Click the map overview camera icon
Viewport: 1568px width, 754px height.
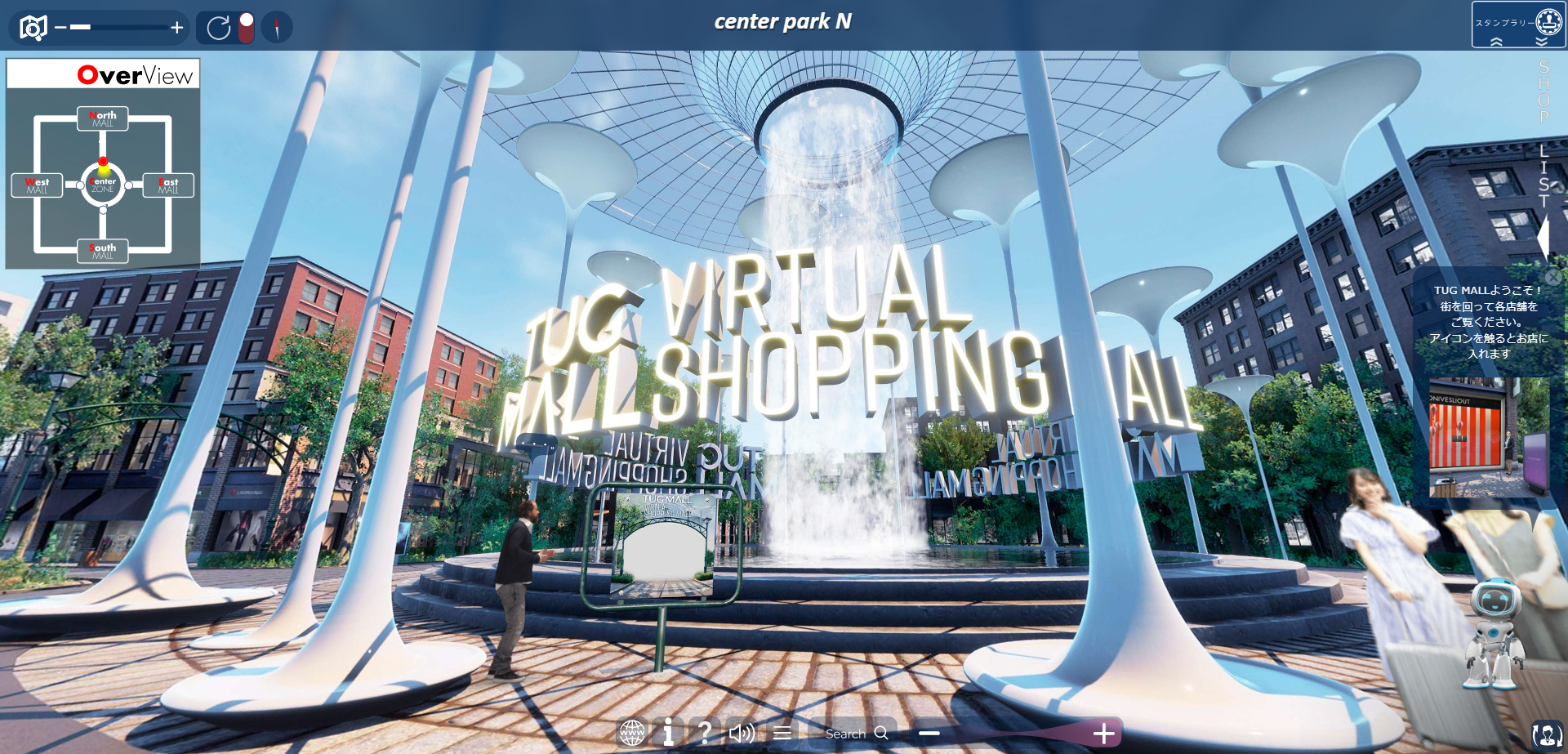pyautogui.click(x=33, y=26)
